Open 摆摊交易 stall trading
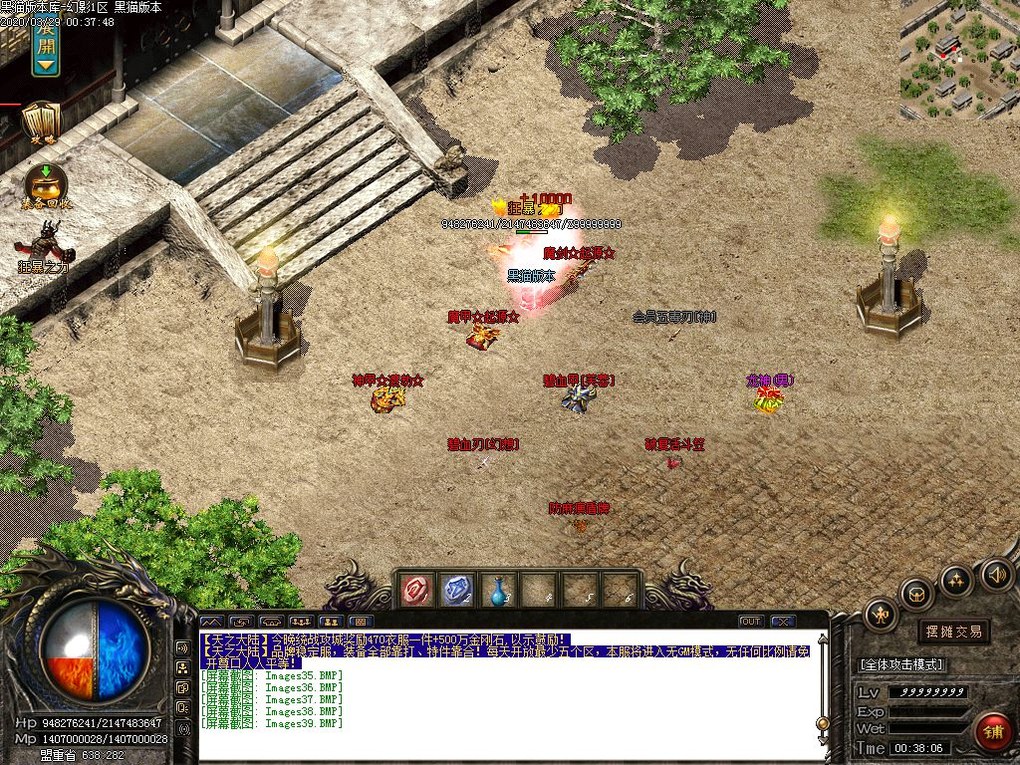1020x765 pixels. 953,631
